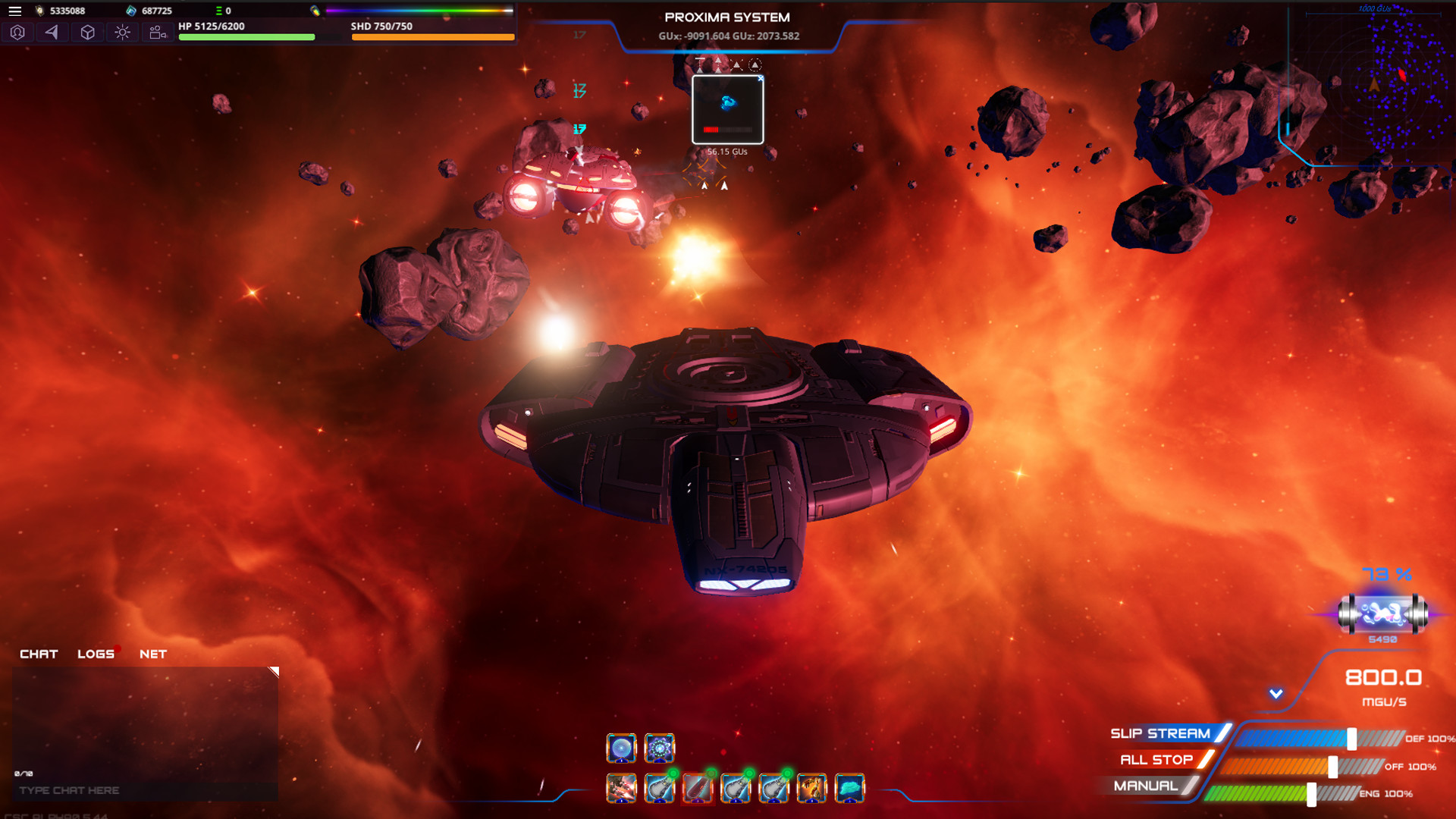Viewport: 1456px width, 819px height.
Task: Activate the purple energy ring ability
Action: point(659,748)
